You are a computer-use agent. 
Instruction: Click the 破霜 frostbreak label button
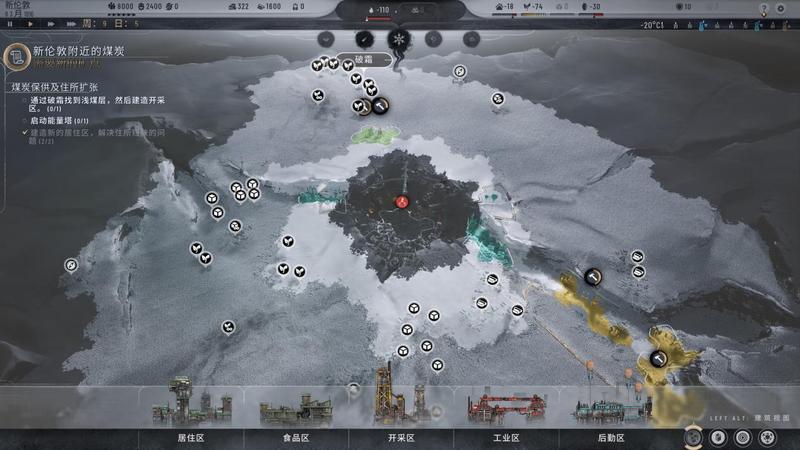coord(362,59)
